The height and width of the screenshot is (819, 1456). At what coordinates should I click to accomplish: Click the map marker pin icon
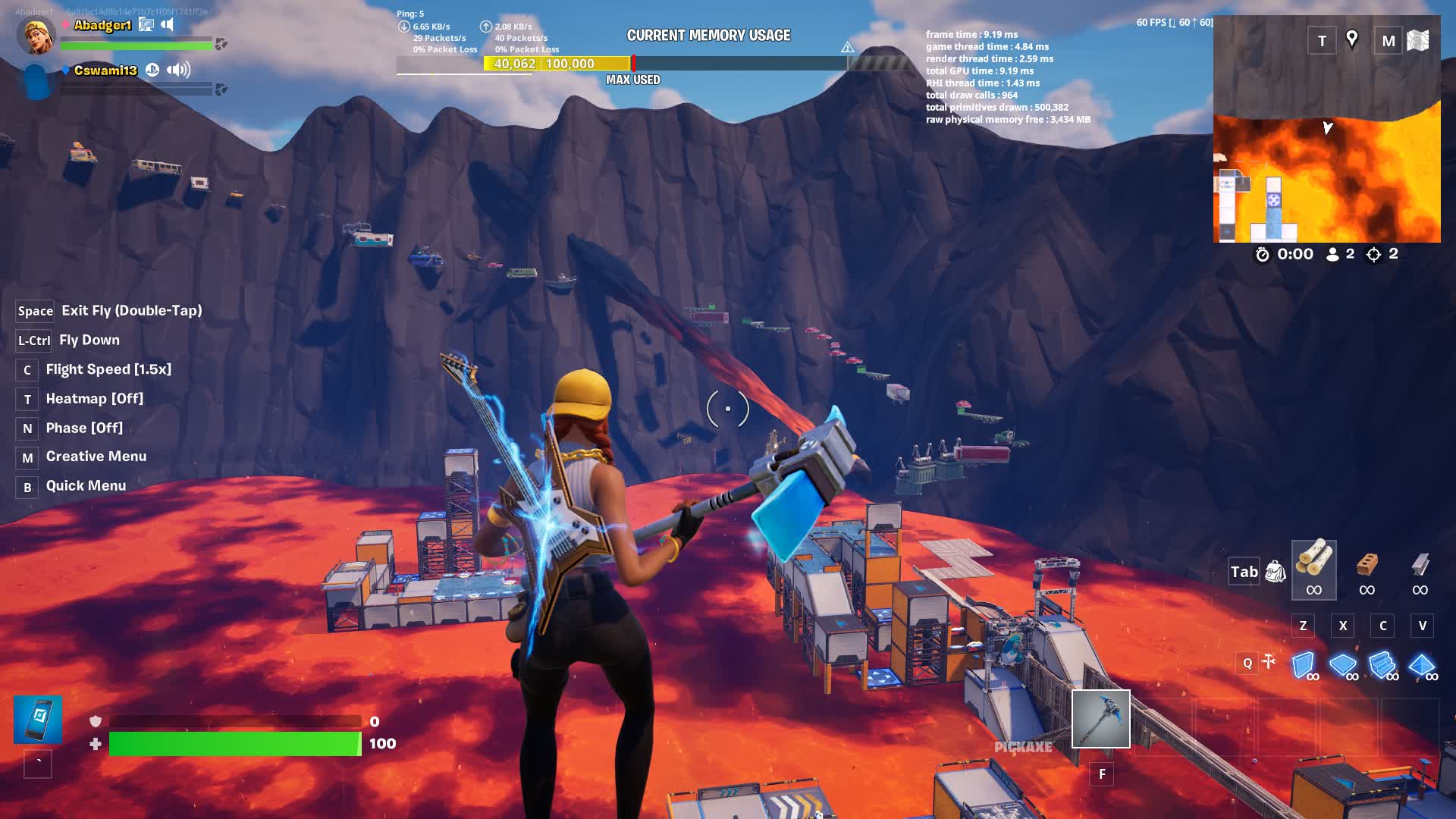[x=1351, y=39]
